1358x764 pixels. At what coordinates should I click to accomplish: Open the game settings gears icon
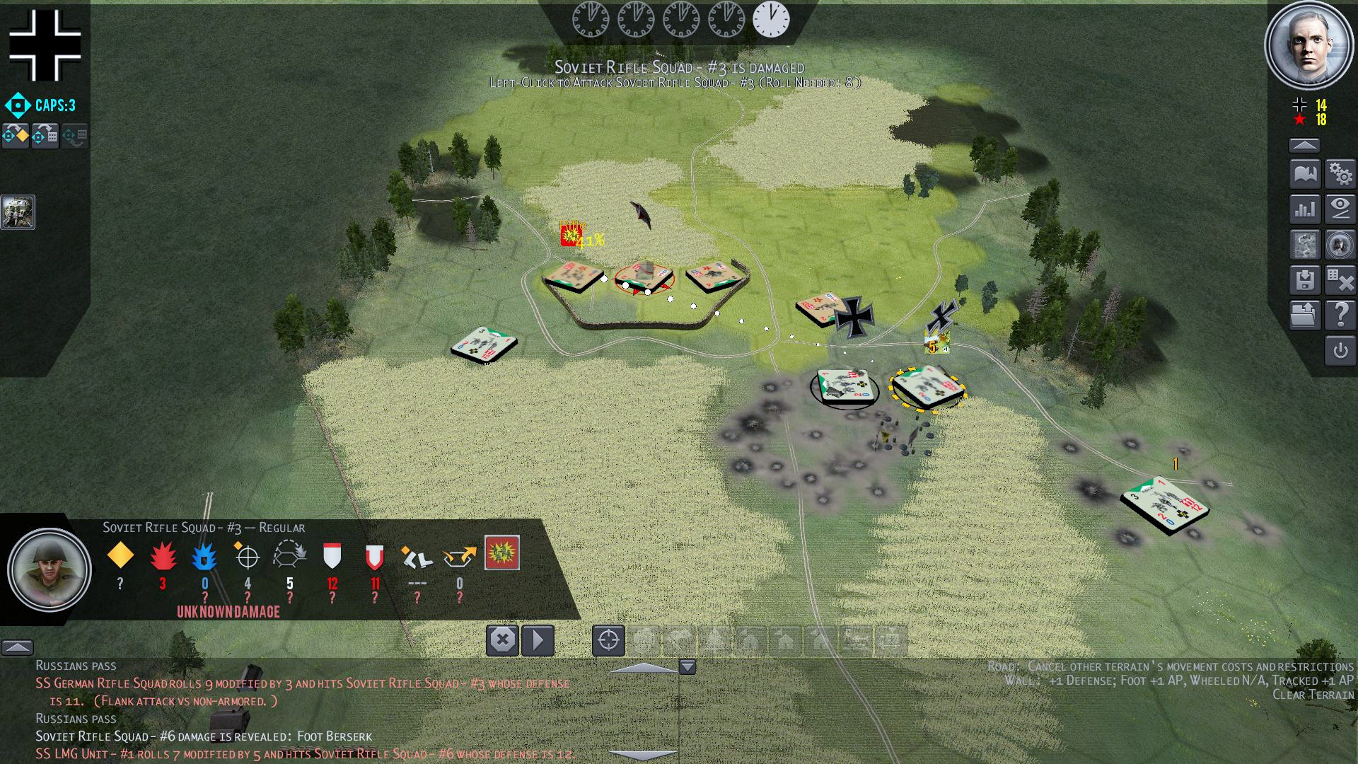coord(1339,173)
